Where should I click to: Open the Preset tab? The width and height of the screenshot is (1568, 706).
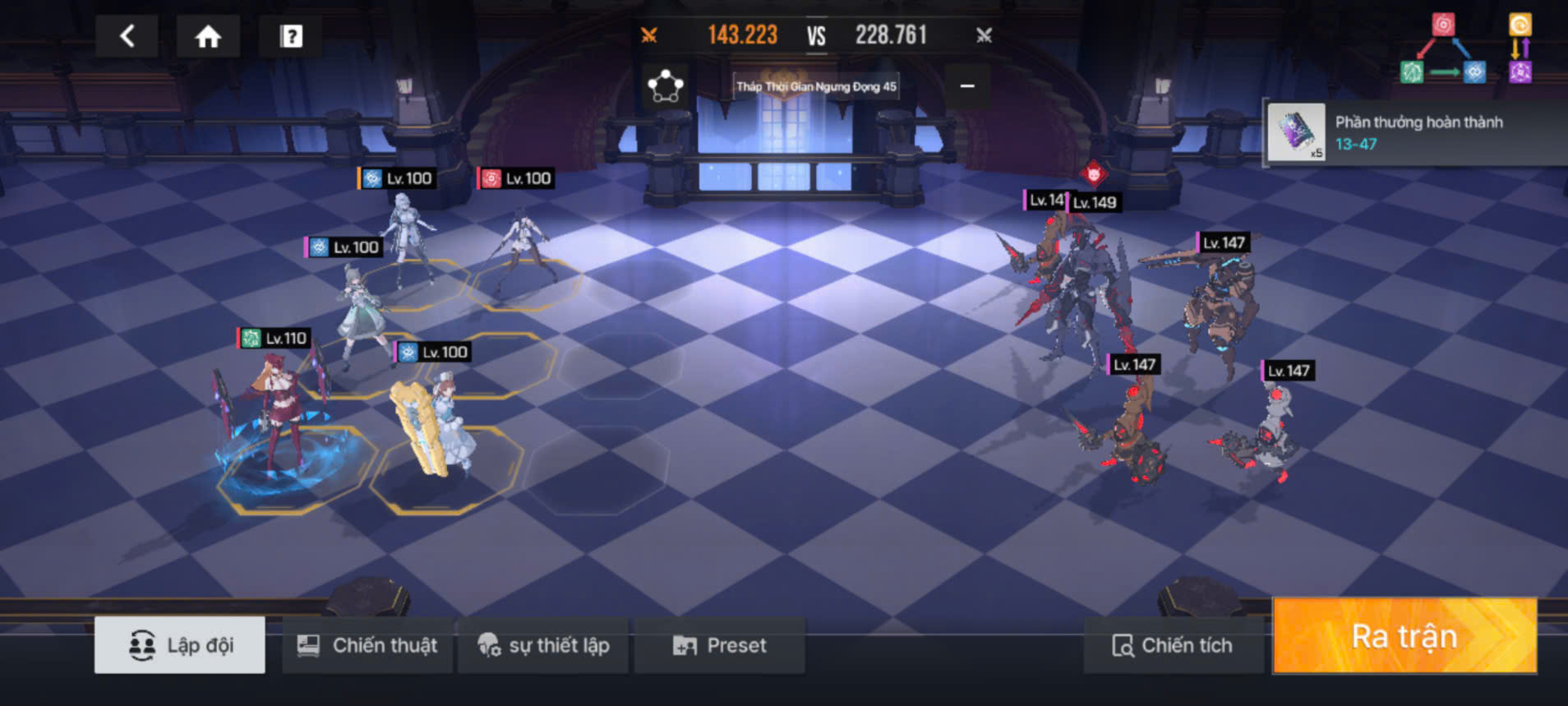coord(720,645)
